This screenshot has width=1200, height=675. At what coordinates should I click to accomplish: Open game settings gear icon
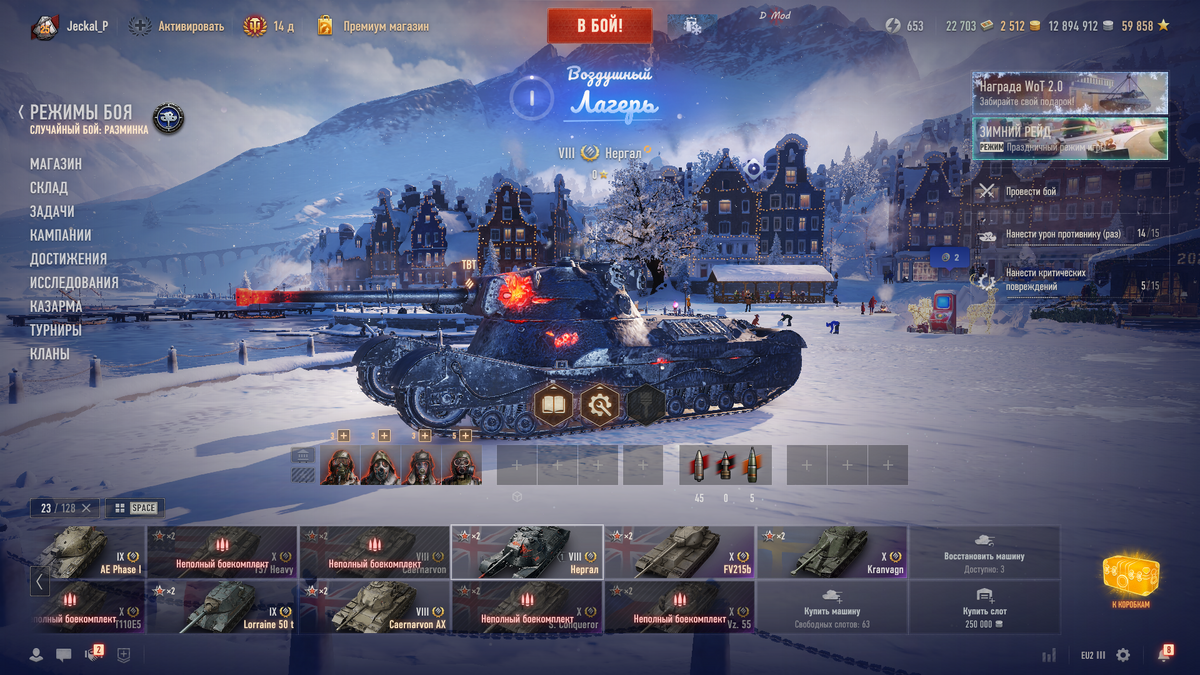coord(1123,655)
